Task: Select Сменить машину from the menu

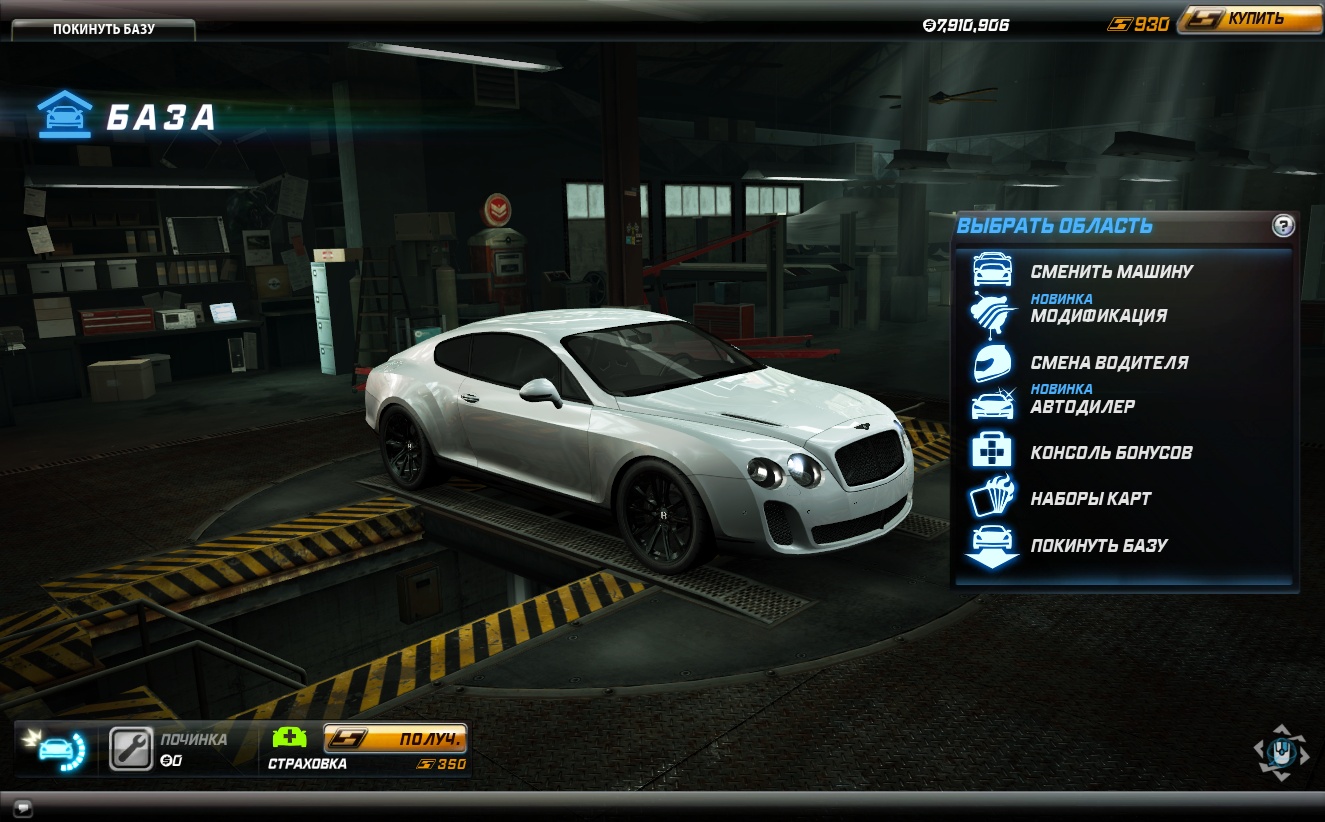Action: tap(1111, 271)
